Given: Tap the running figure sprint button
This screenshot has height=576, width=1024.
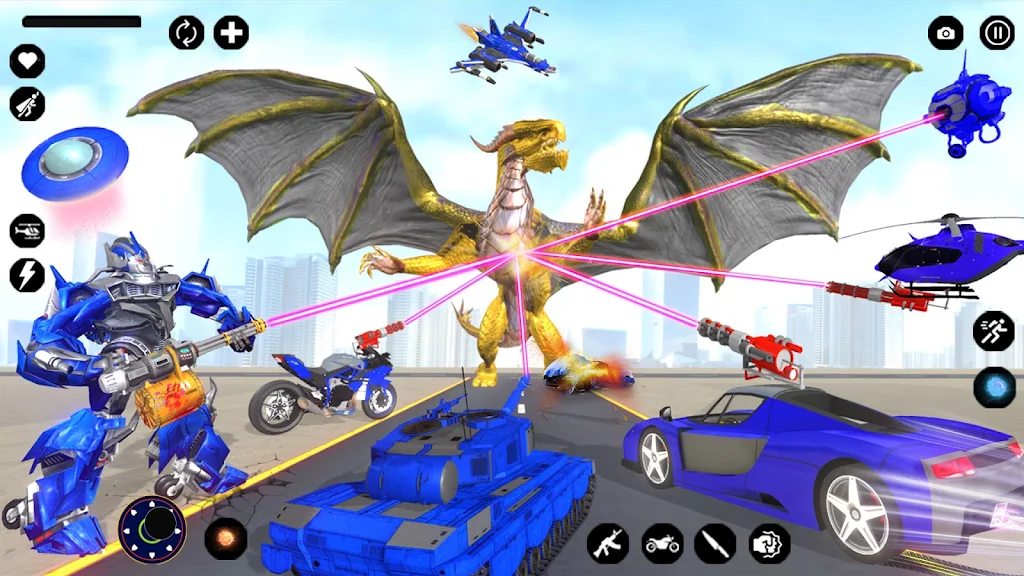Looking at the screenshot, I should pos(993,331).
